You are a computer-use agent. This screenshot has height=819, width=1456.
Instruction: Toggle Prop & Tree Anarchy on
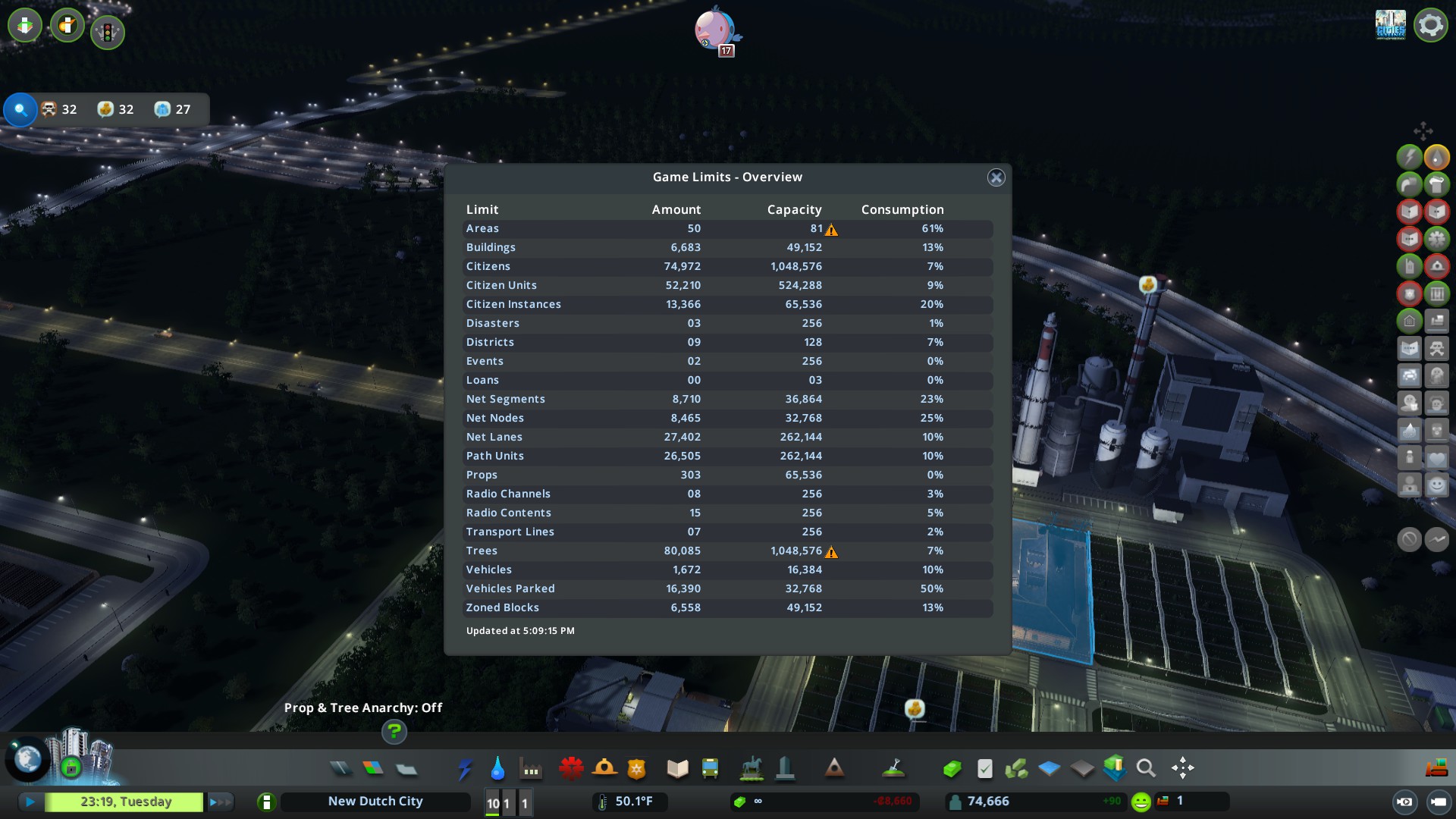(x=364, y=708)
